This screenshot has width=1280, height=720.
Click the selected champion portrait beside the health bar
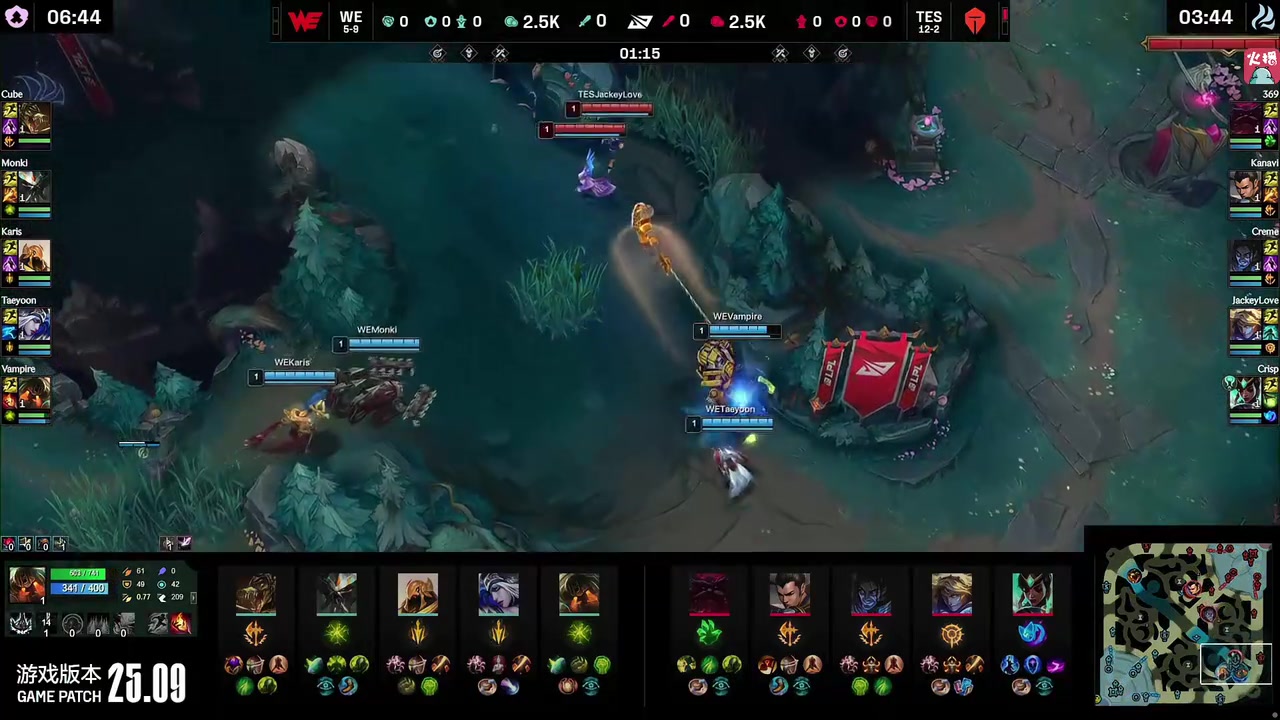[x=27, y=584]
